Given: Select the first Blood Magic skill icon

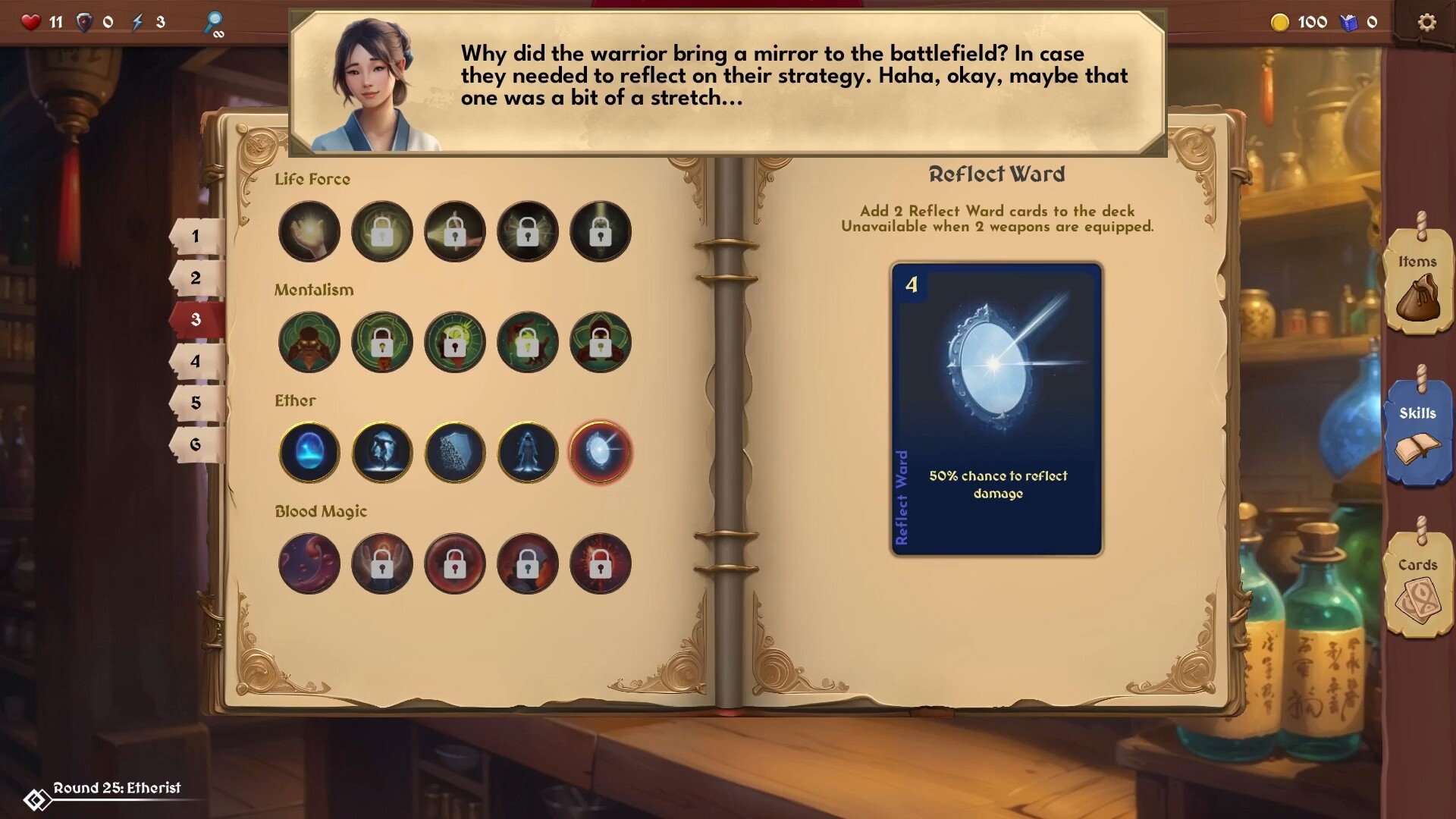Looking at the screenshot, I should coord(309,563).
